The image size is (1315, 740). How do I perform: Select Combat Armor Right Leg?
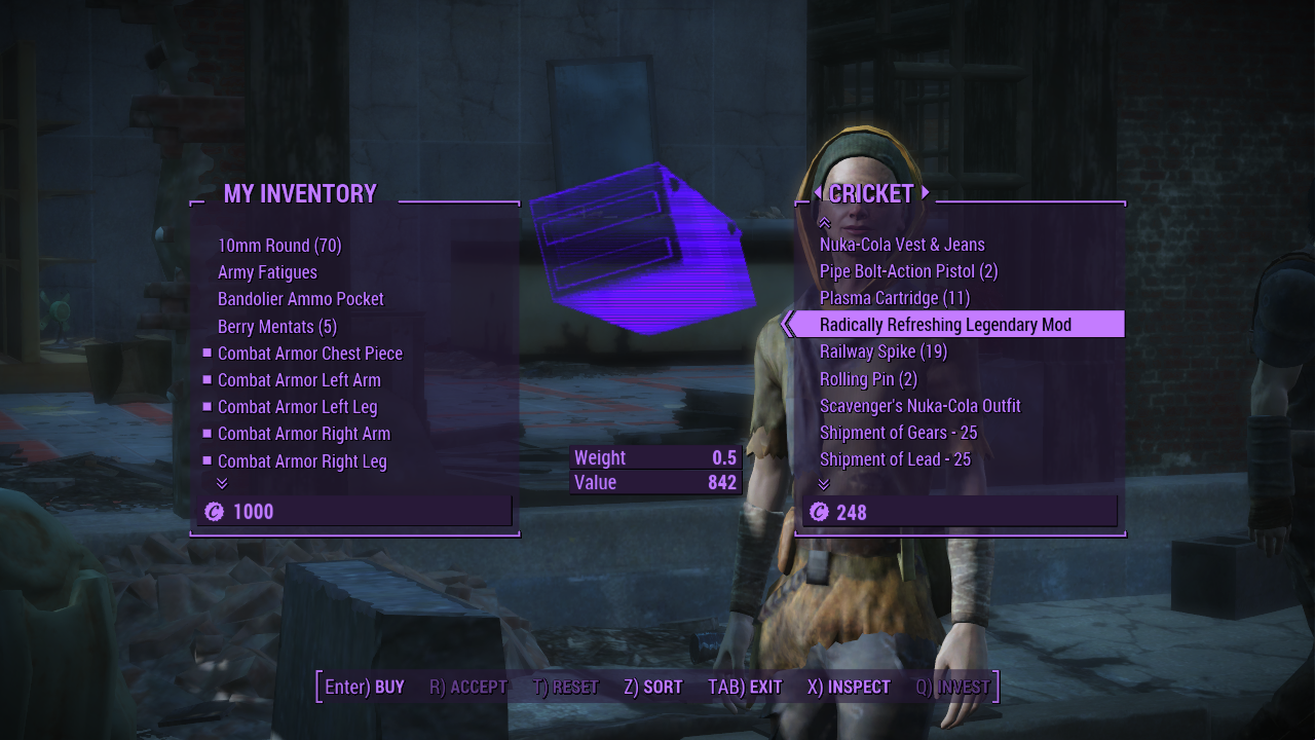coord(301,461)
